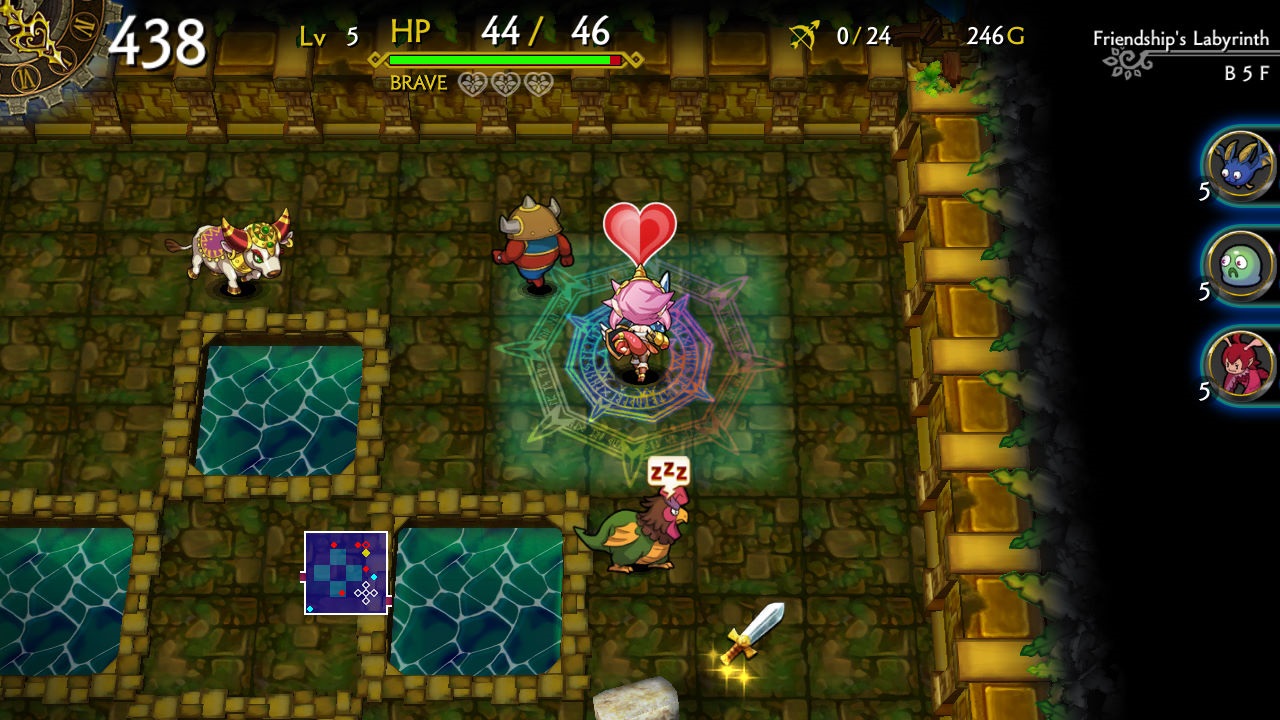Screen dimensions: 1280x720
Task: Click the 0/24 arrow count
Action: 866,36
